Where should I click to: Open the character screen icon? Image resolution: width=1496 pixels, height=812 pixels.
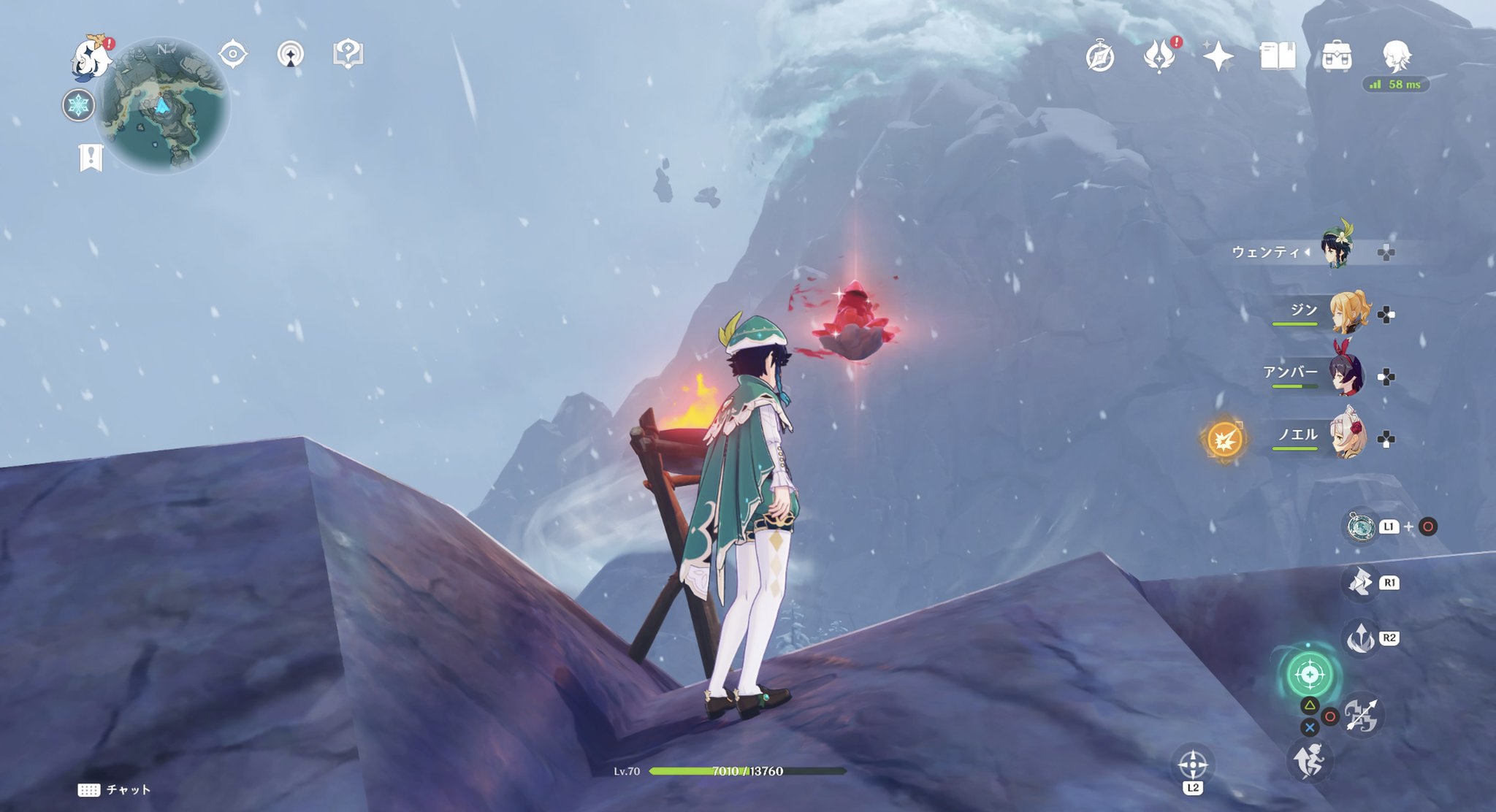[1397, 55]
